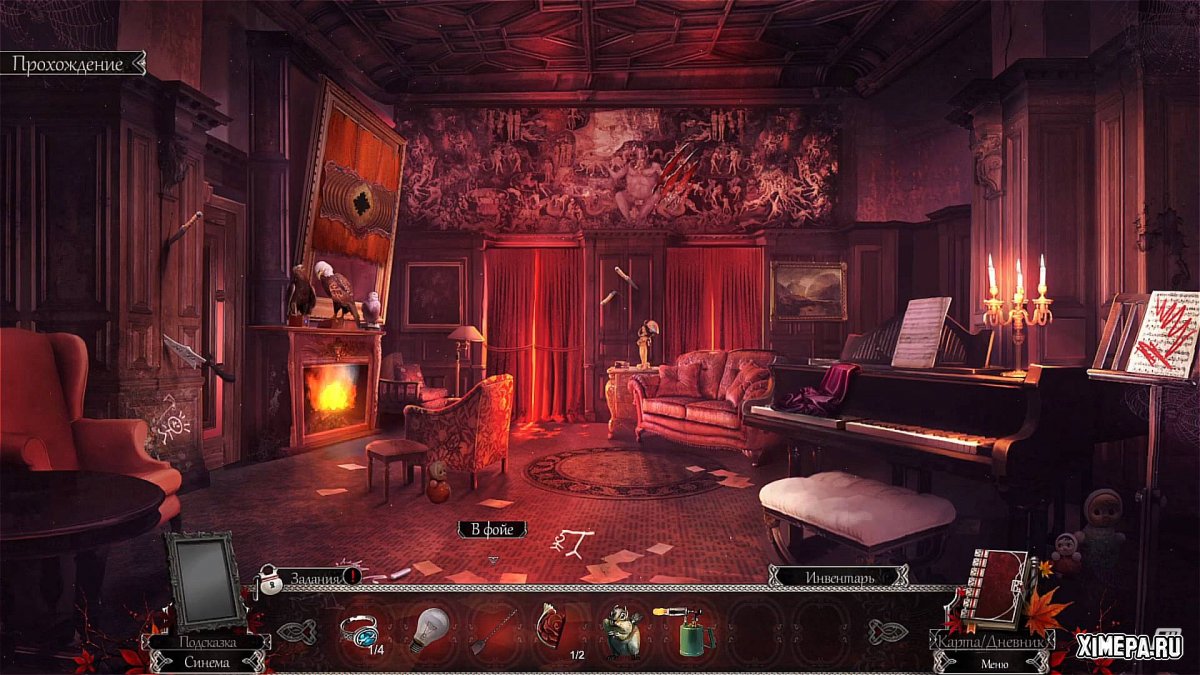Open the Синема button
This screenshot has width=1200, height=675.
pyautogui.click(x=207, y=661)
